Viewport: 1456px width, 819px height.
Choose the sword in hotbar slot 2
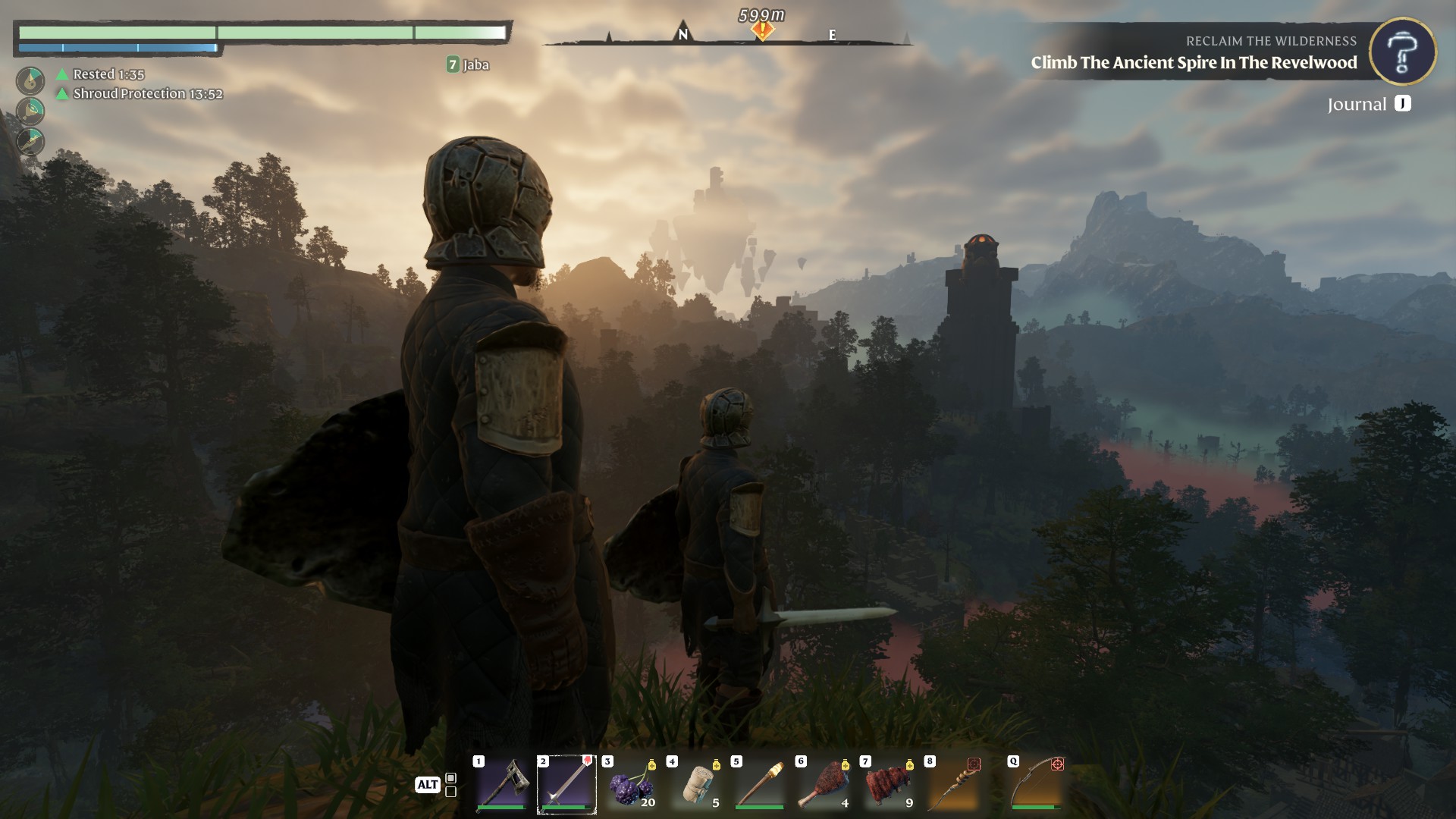click(x=566, y=786)
